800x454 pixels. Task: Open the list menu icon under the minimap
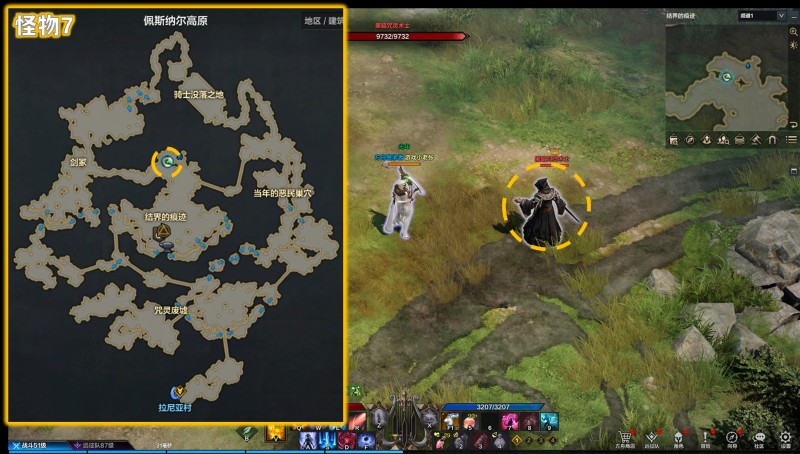click(x=792, y=139)
